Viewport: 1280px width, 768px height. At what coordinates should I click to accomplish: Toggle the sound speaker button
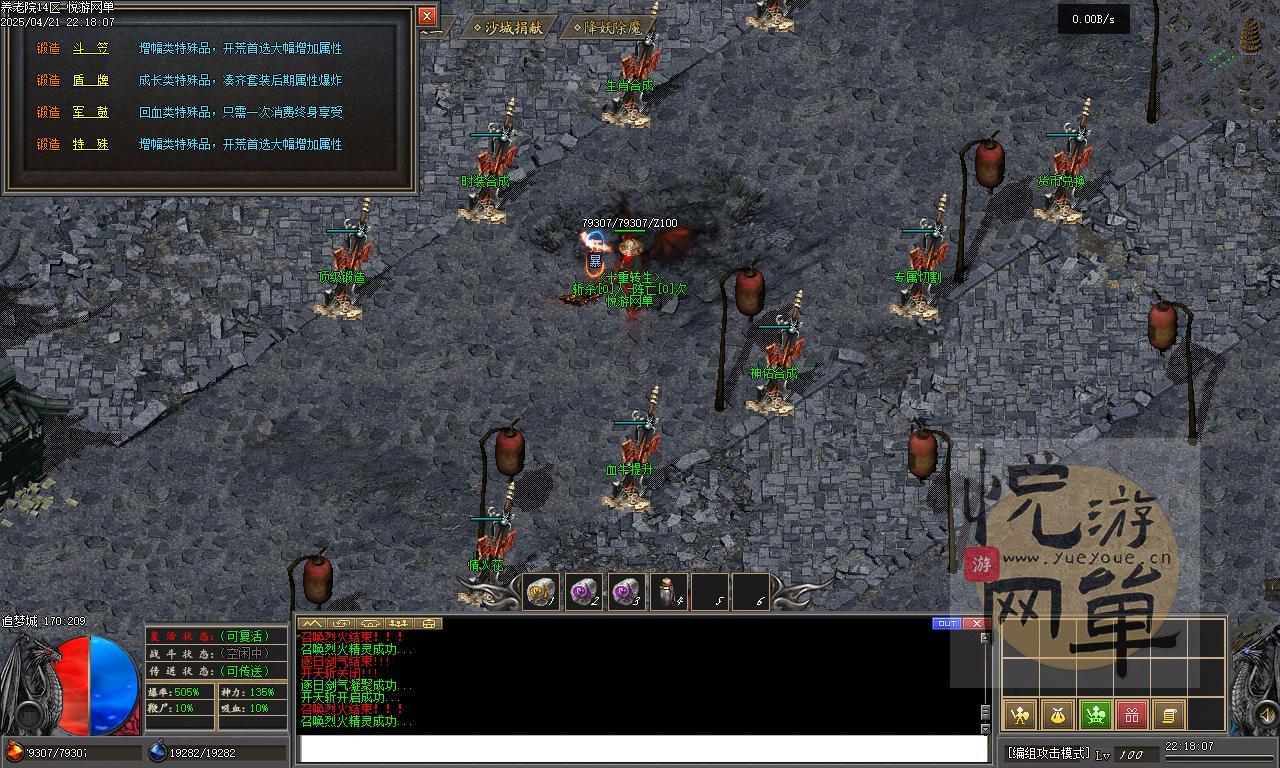[x=1268, y=714]
